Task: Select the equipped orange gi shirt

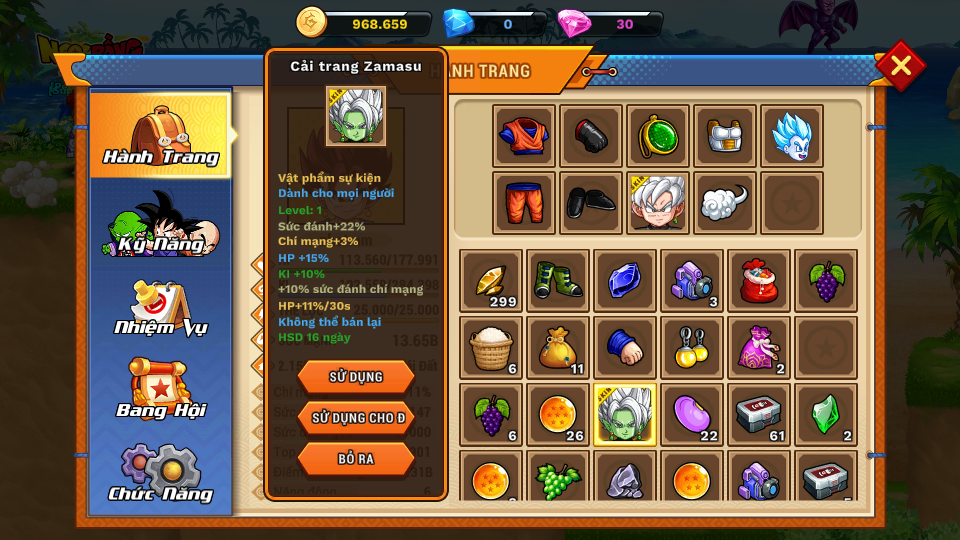Action: 524,136
